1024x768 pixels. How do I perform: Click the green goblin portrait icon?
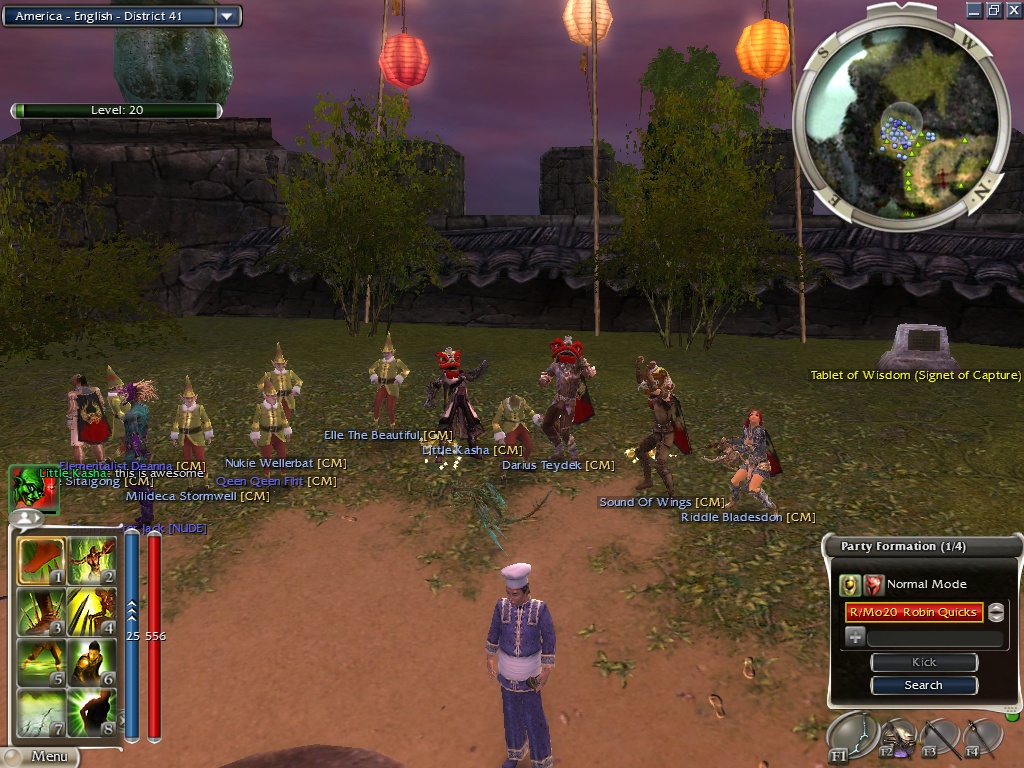[28, 487]
